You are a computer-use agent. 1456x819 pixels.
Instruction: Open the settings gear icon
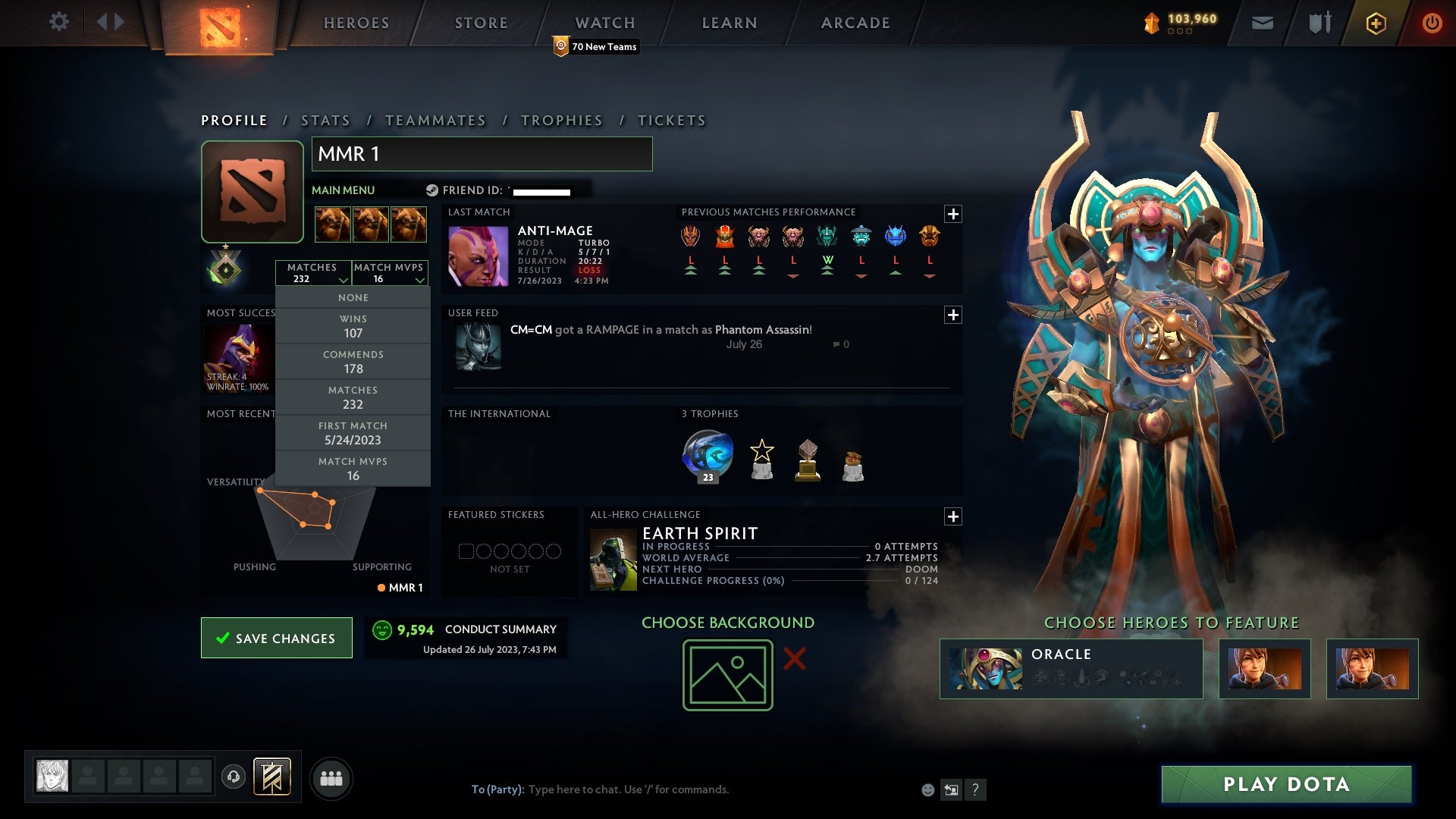pos(59,22)
